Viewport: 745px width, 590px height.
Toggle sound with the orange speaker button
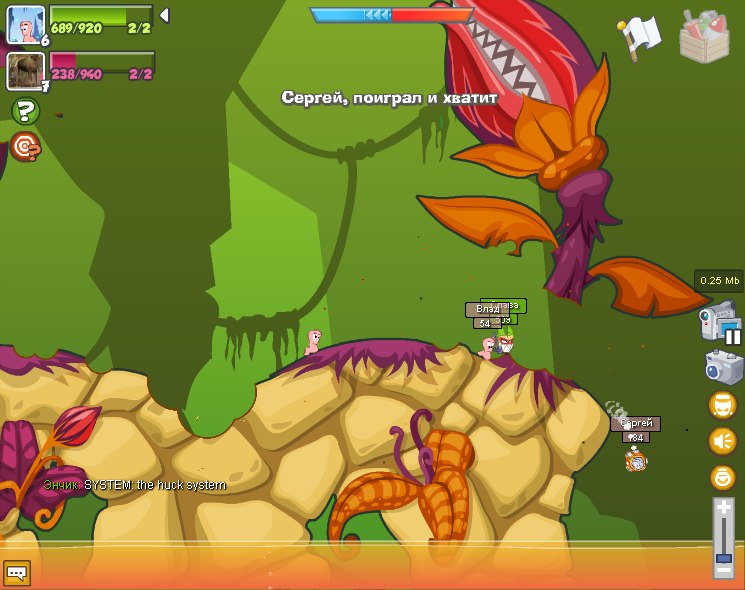[722, 440]
